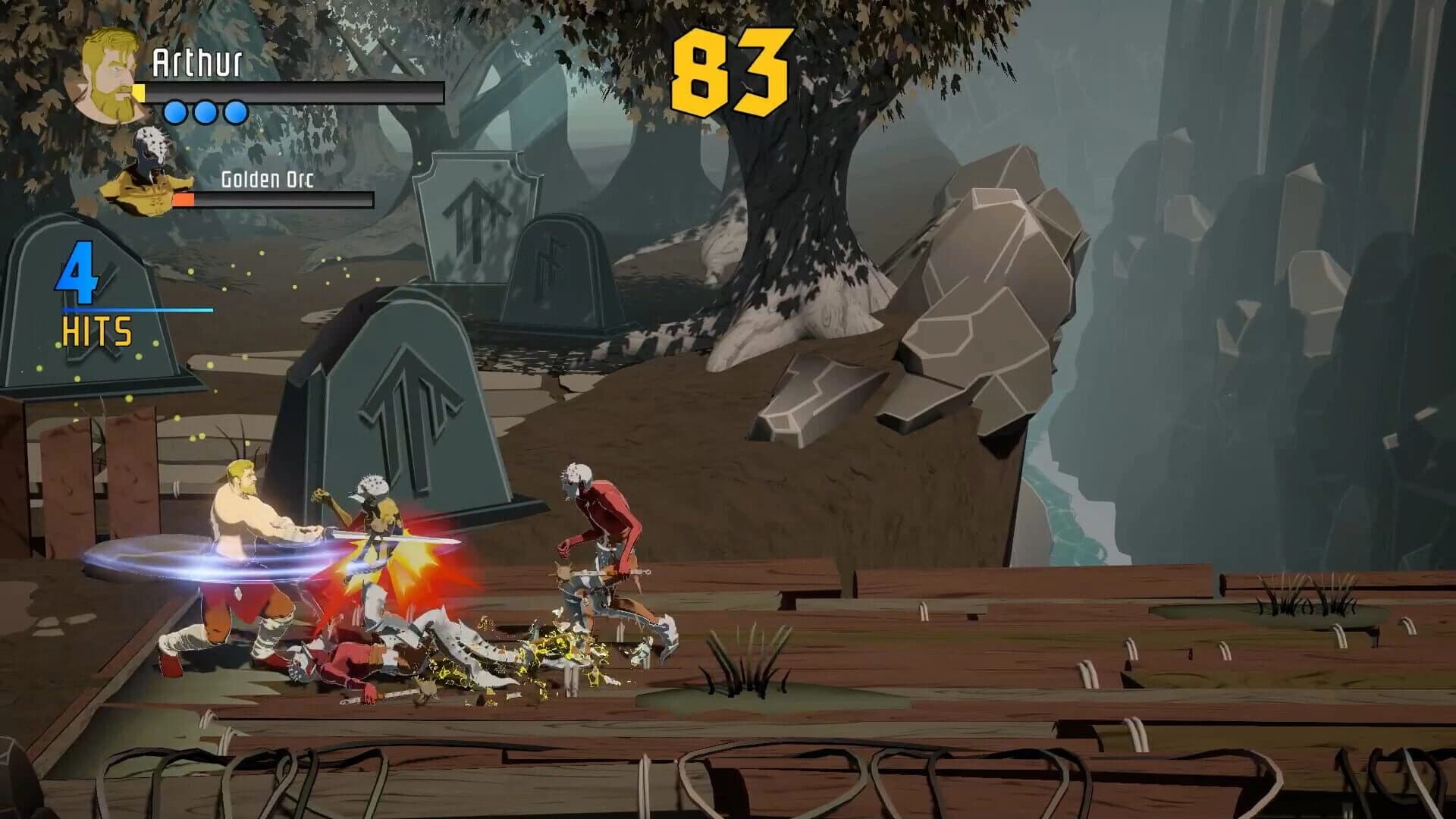Toggle Arthur's yellow special meter segment
This screenshot has height=819, width=1456.
click(x=140, y=93)
